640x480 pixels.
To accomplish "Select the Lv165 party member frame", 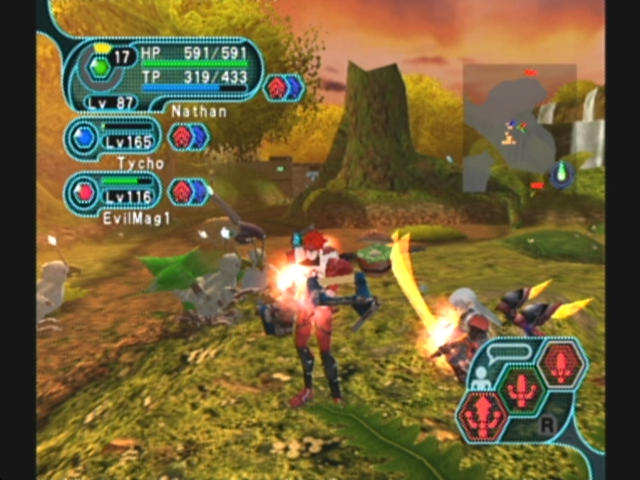I will click(x=113, y=137).
